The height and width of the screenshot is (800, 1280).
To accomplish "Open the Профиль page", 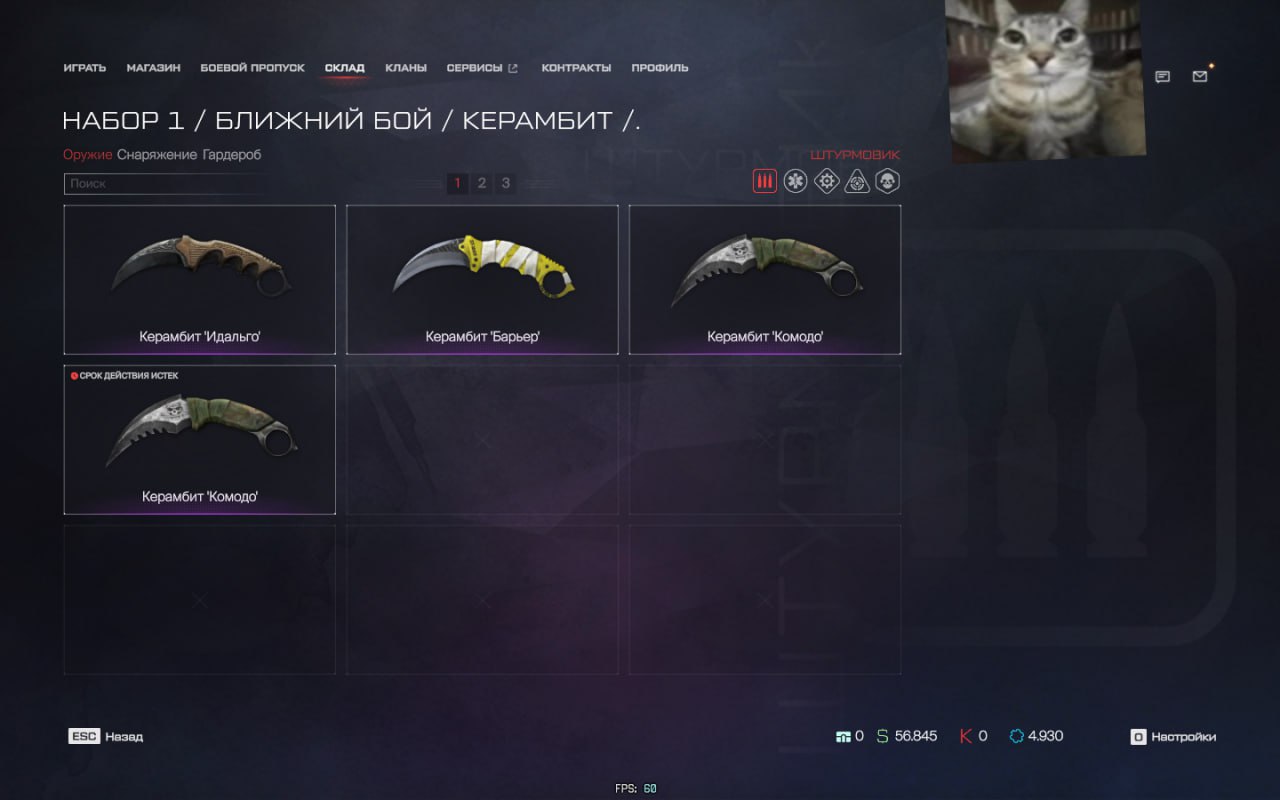I will (x=660, y=68).
